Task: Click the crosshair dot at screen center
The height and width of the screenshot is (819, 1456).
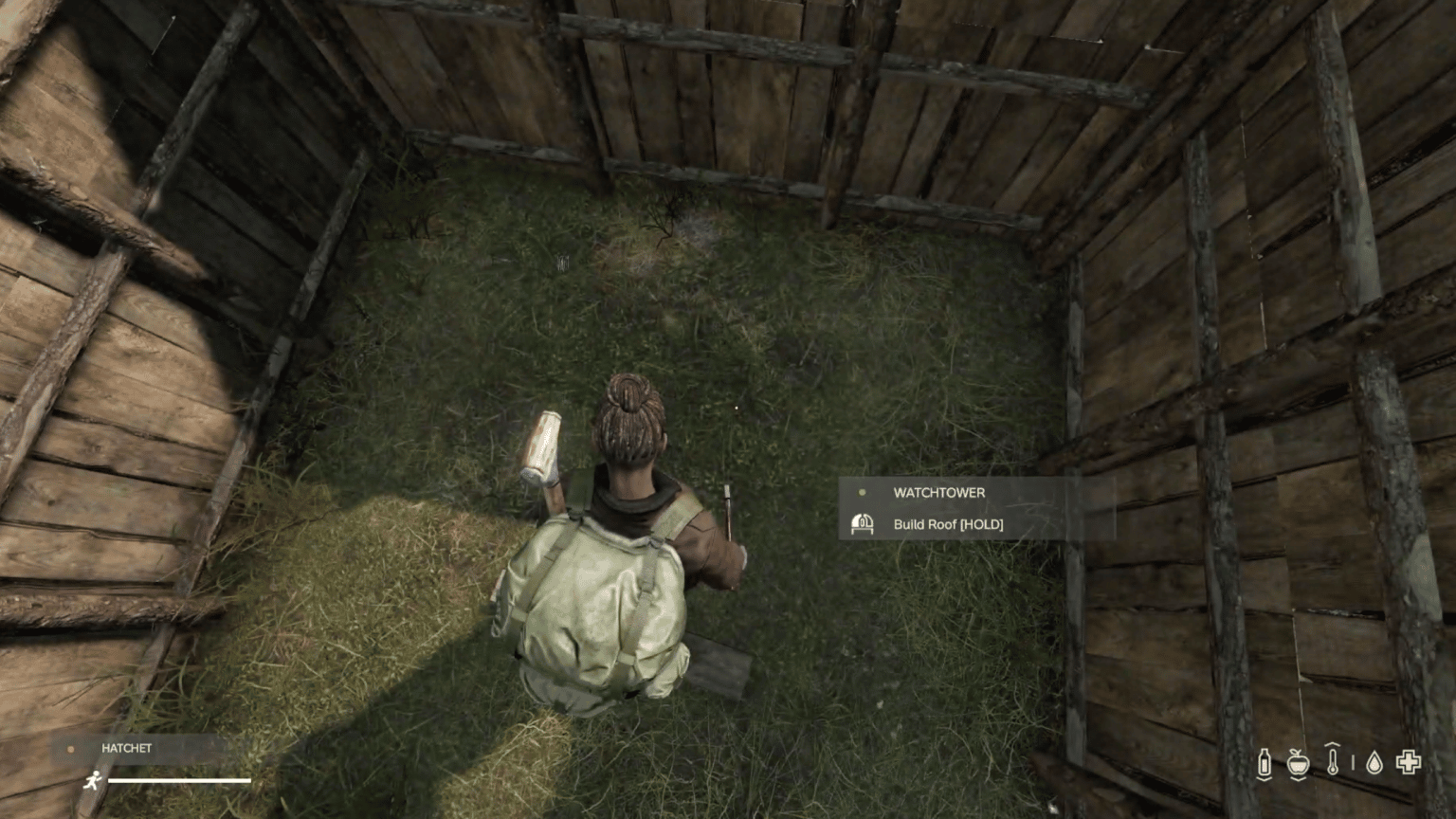Action: pos(737,406)
